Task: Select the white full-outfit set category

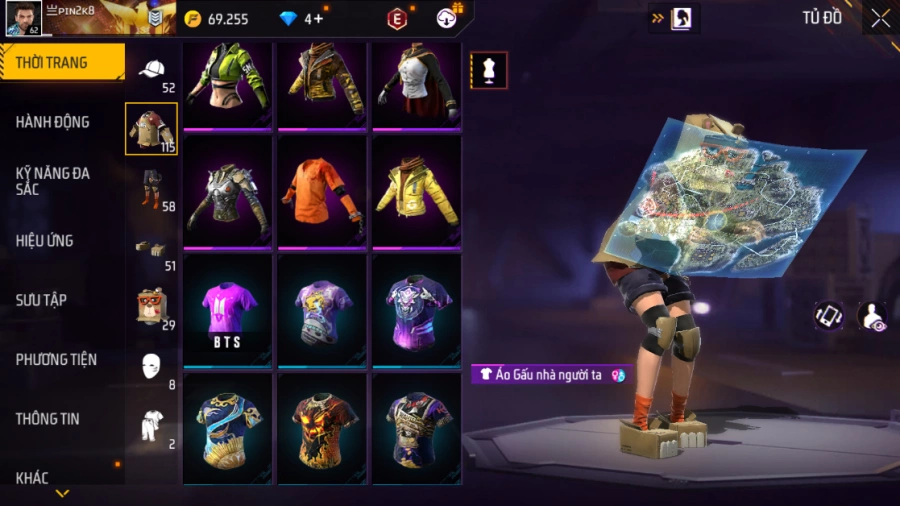Action: 152,425
